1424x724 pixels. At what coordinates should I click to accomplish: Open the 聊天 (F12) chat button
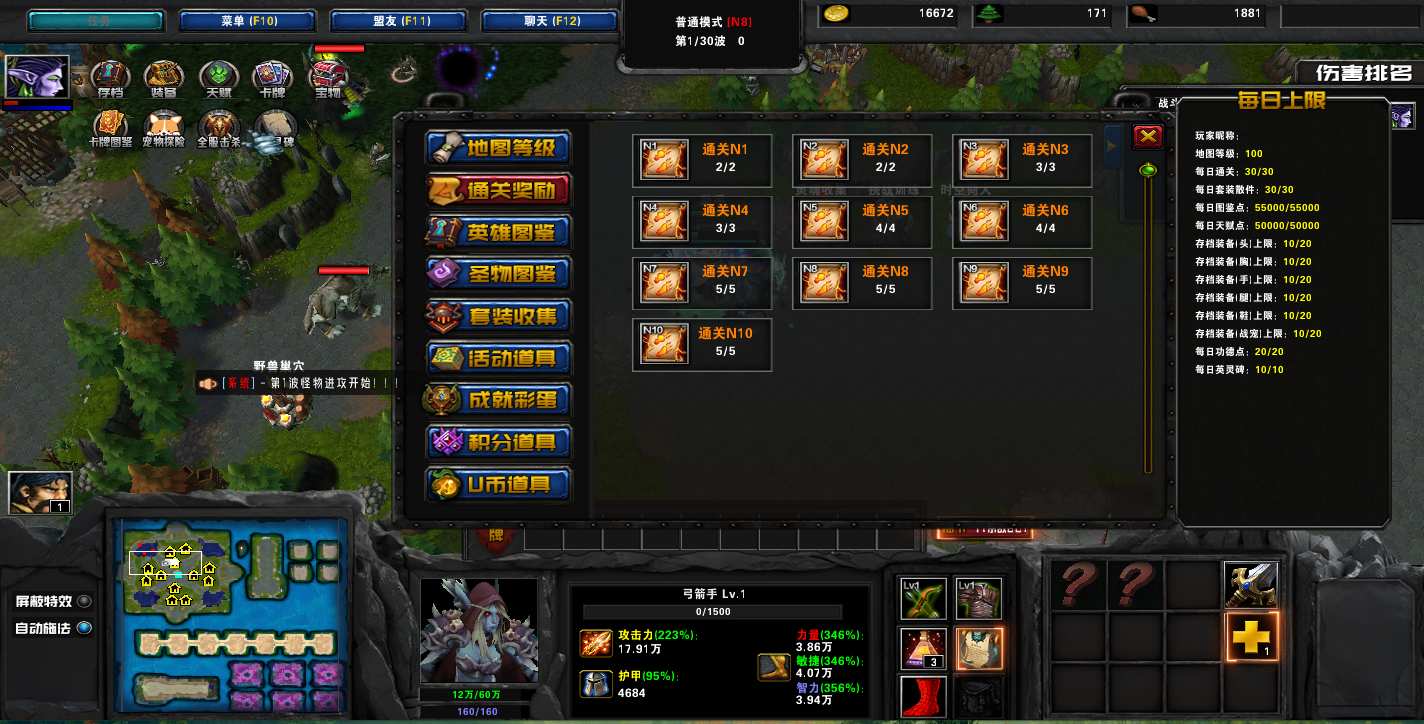click(x=550, y=21)
